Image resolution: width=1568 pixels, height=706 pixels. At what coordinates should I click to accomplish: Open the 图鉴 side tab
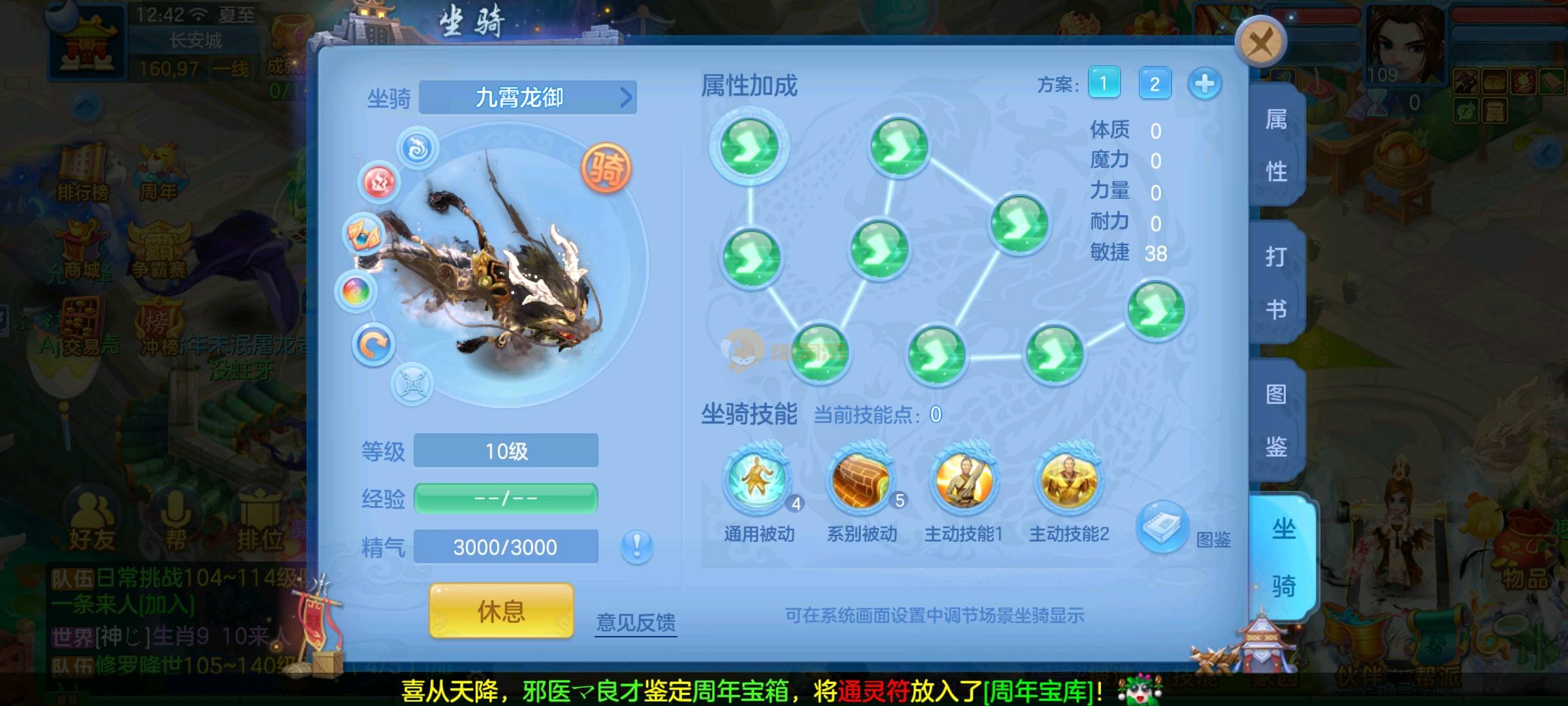[x=1276, y=420]
